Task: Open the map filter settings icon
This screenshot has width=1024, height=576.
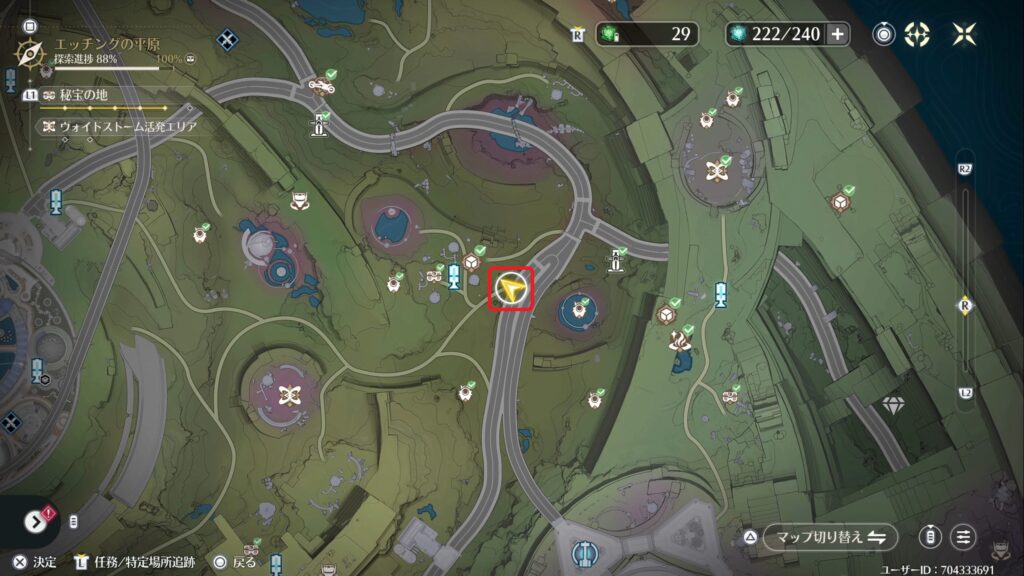Action: (x=964, y=537)
